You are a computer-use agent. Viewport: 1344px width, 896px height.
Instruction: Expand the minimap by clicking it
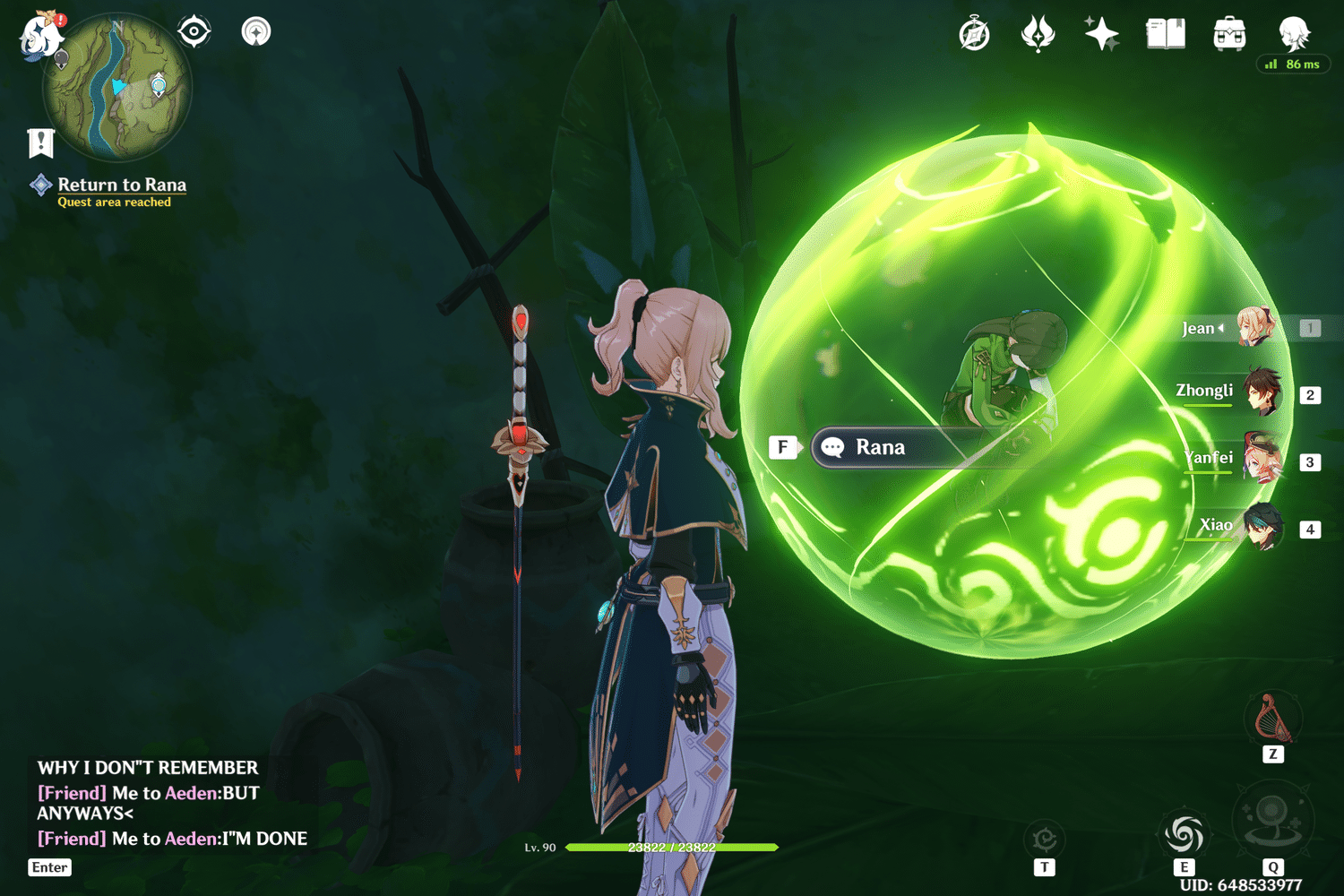point(116,90)
